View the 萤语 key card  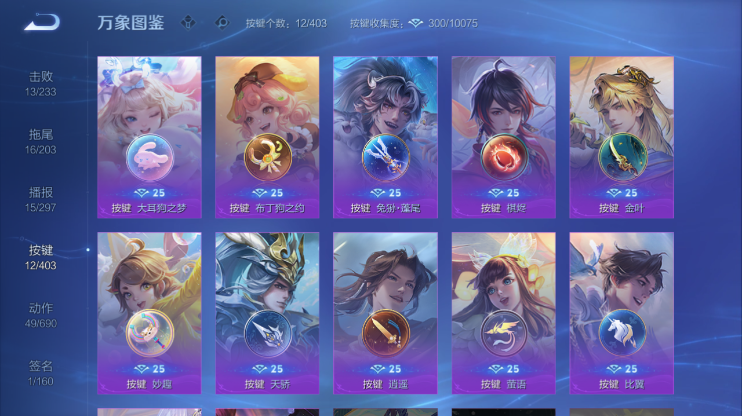(x=503, y=313)
